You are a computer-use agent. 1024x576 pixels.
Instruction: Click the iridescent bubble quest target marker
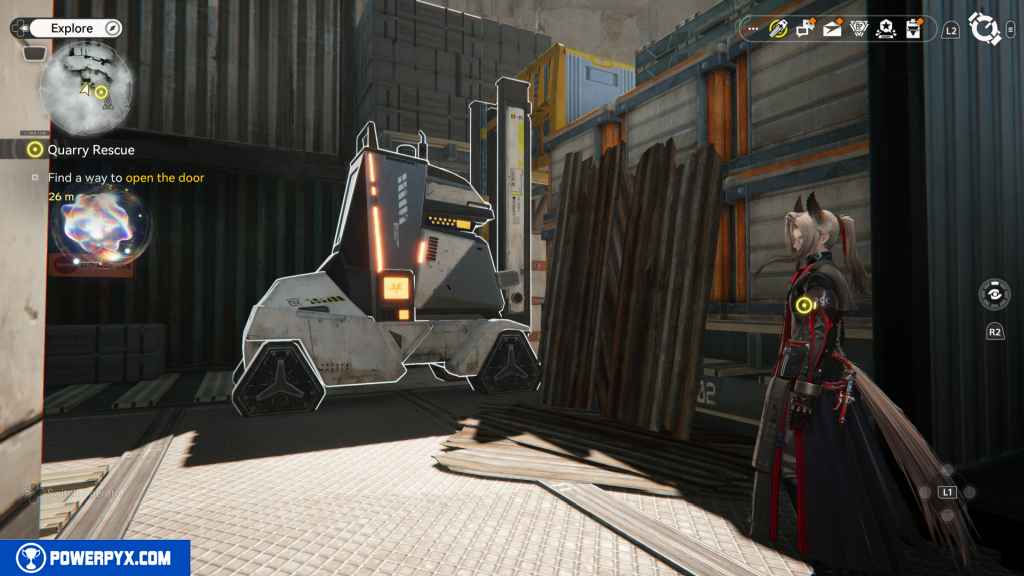point(102,225)
